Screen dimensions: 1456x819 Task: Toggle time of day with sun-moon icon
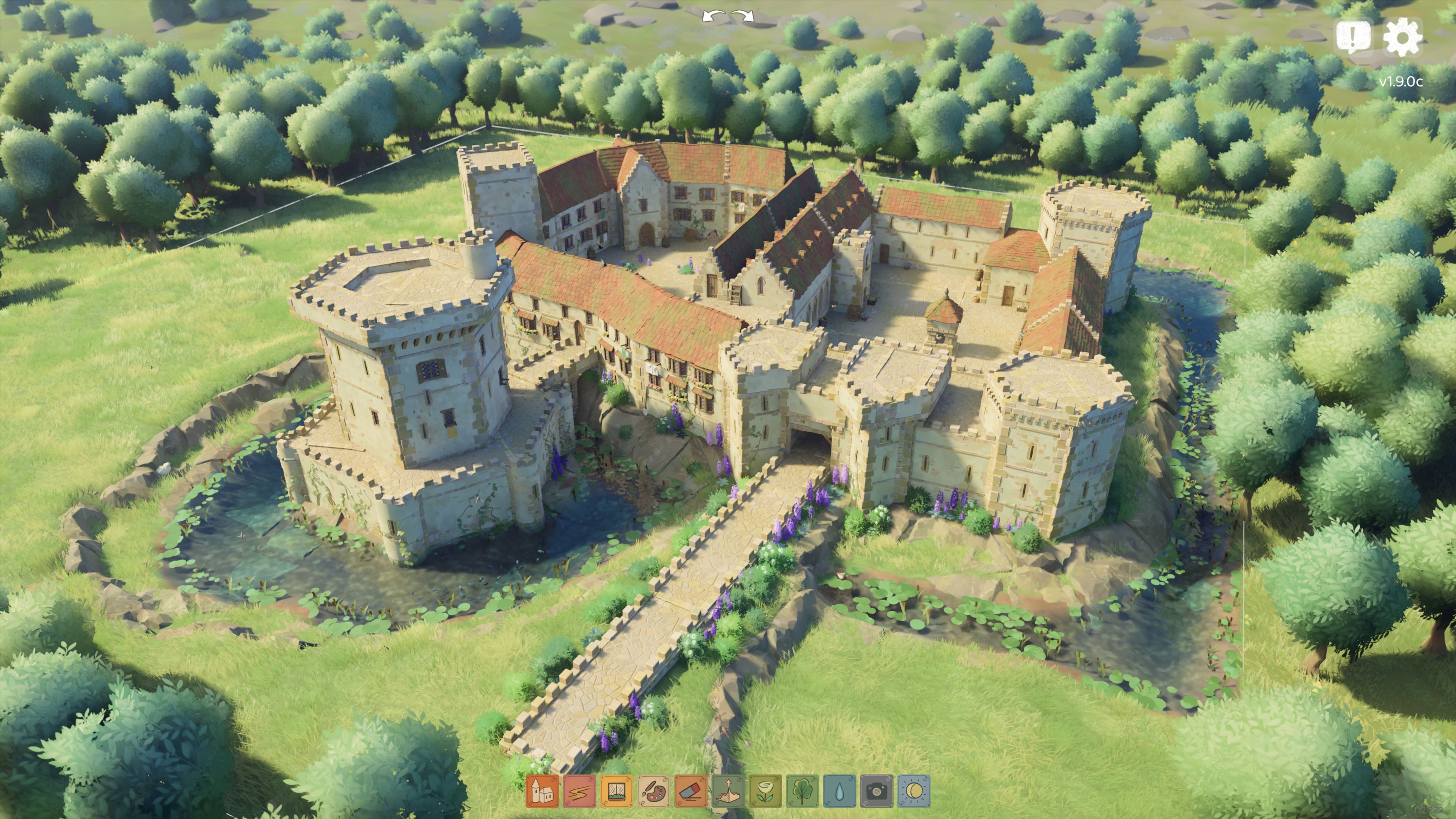[914, 790]
